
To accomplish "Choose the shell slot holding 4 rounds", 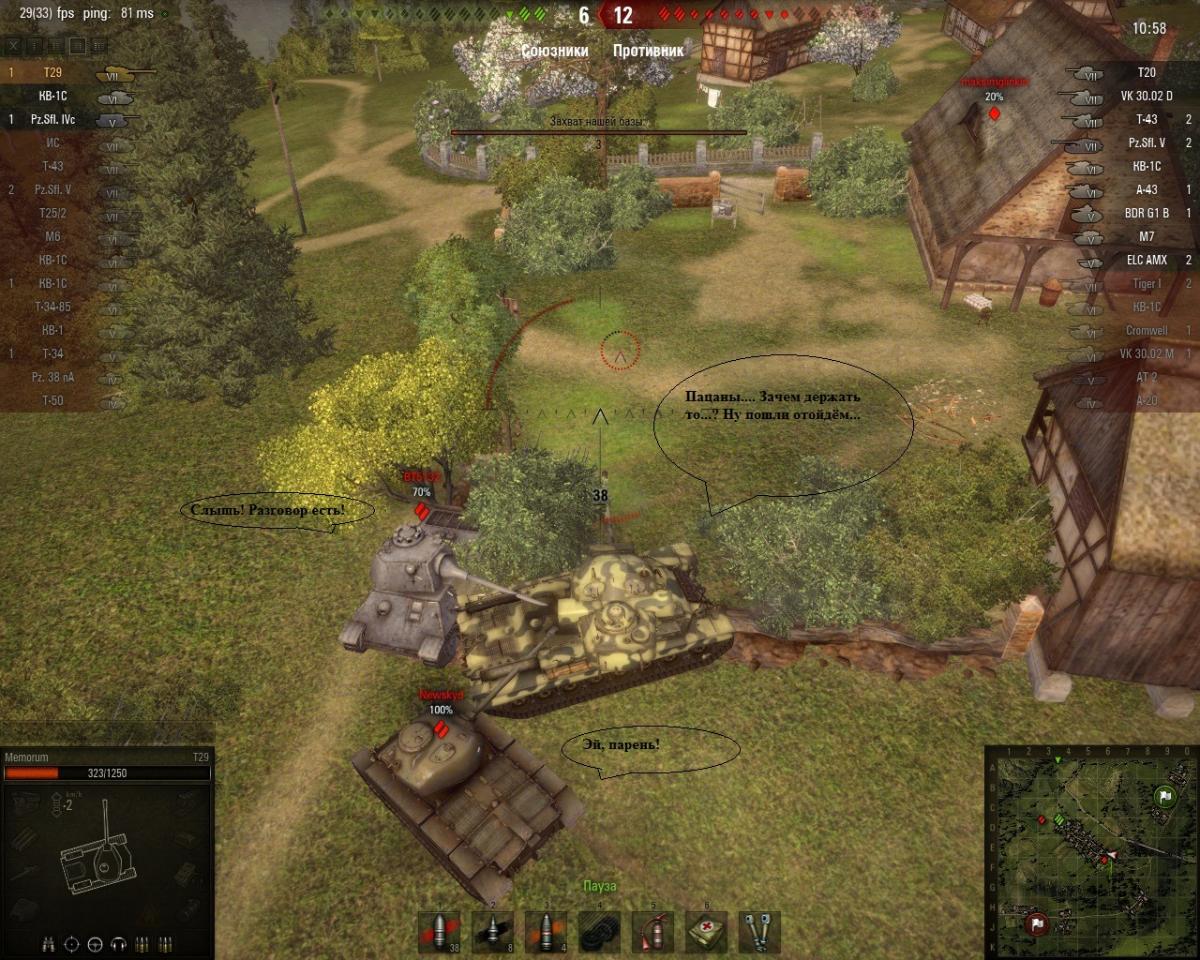I will pos(545,931).
